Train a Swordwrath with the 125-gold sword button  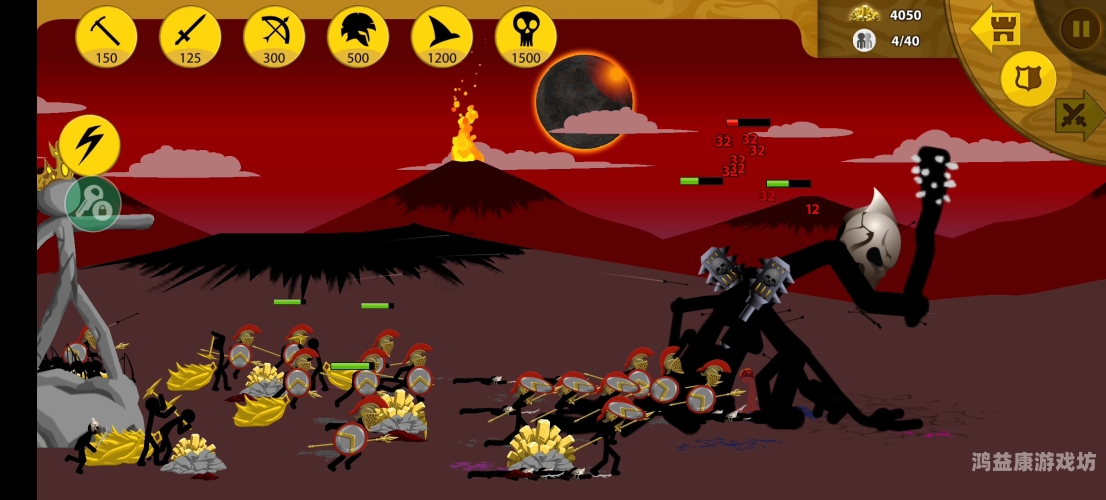190,36
